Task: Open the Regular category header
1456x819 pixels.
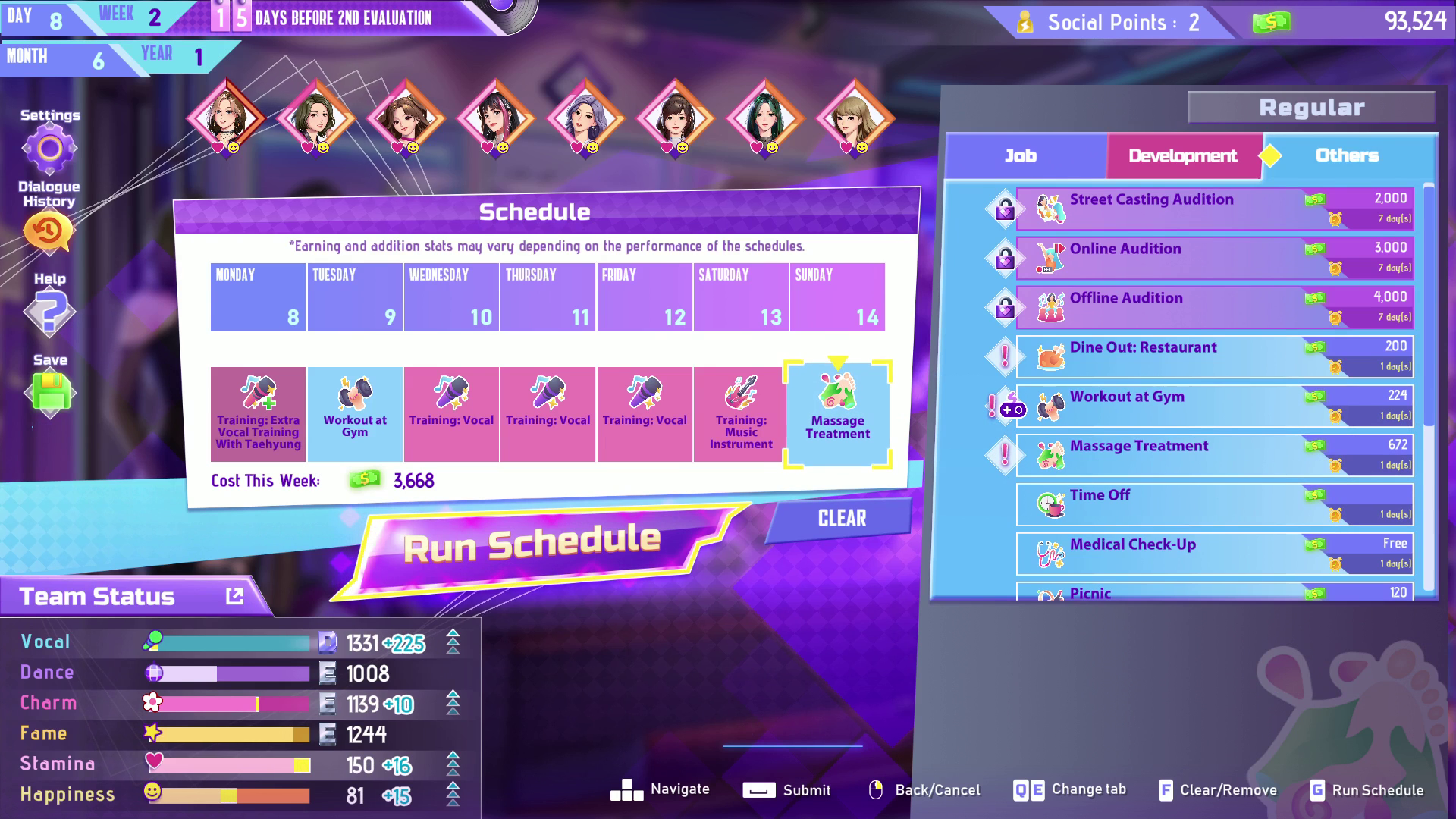Action: [1311, 107]
